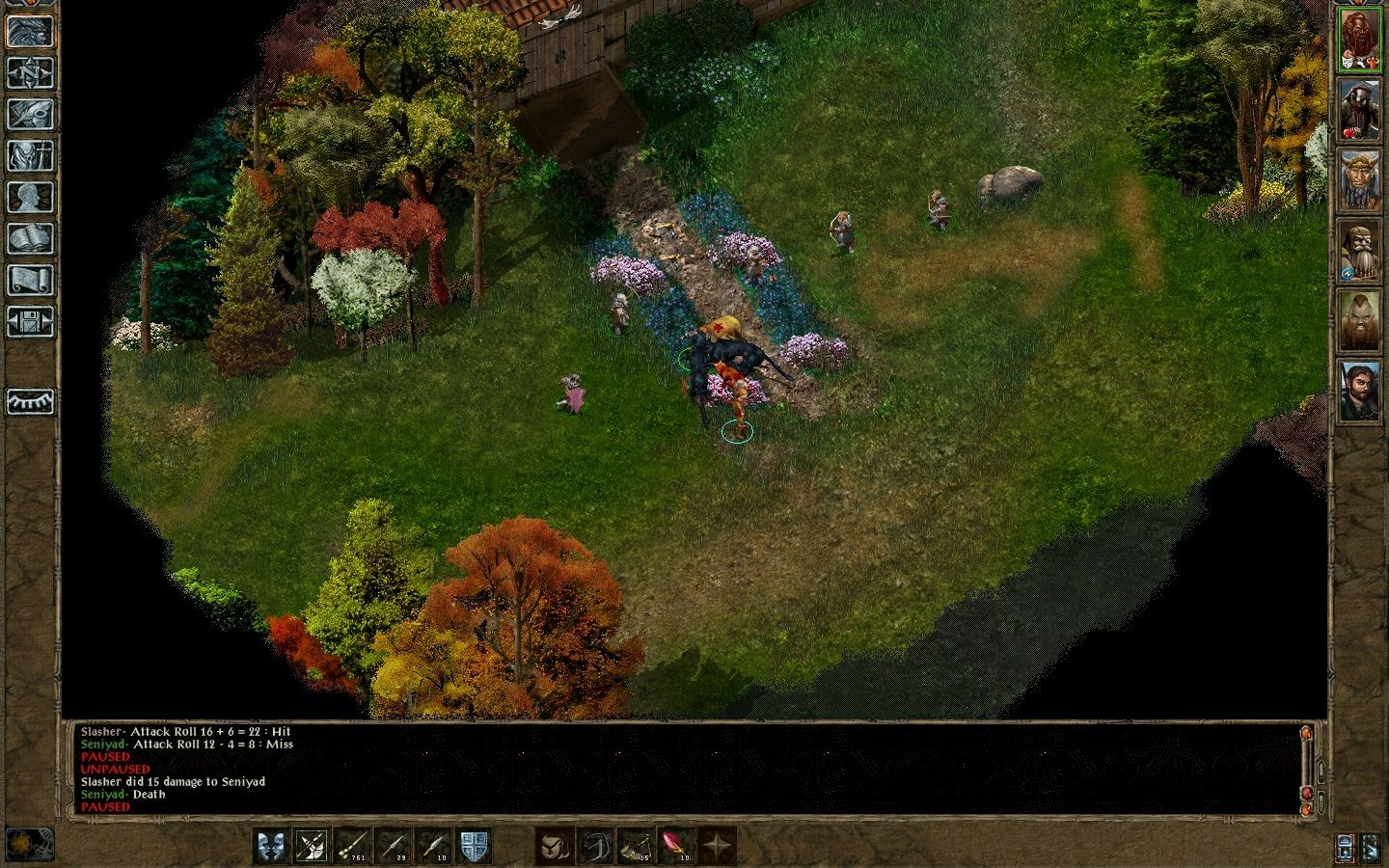1389x868 pixels.
Task: Select the dark-haired human portrait
Action: [x=1360, y=390]
